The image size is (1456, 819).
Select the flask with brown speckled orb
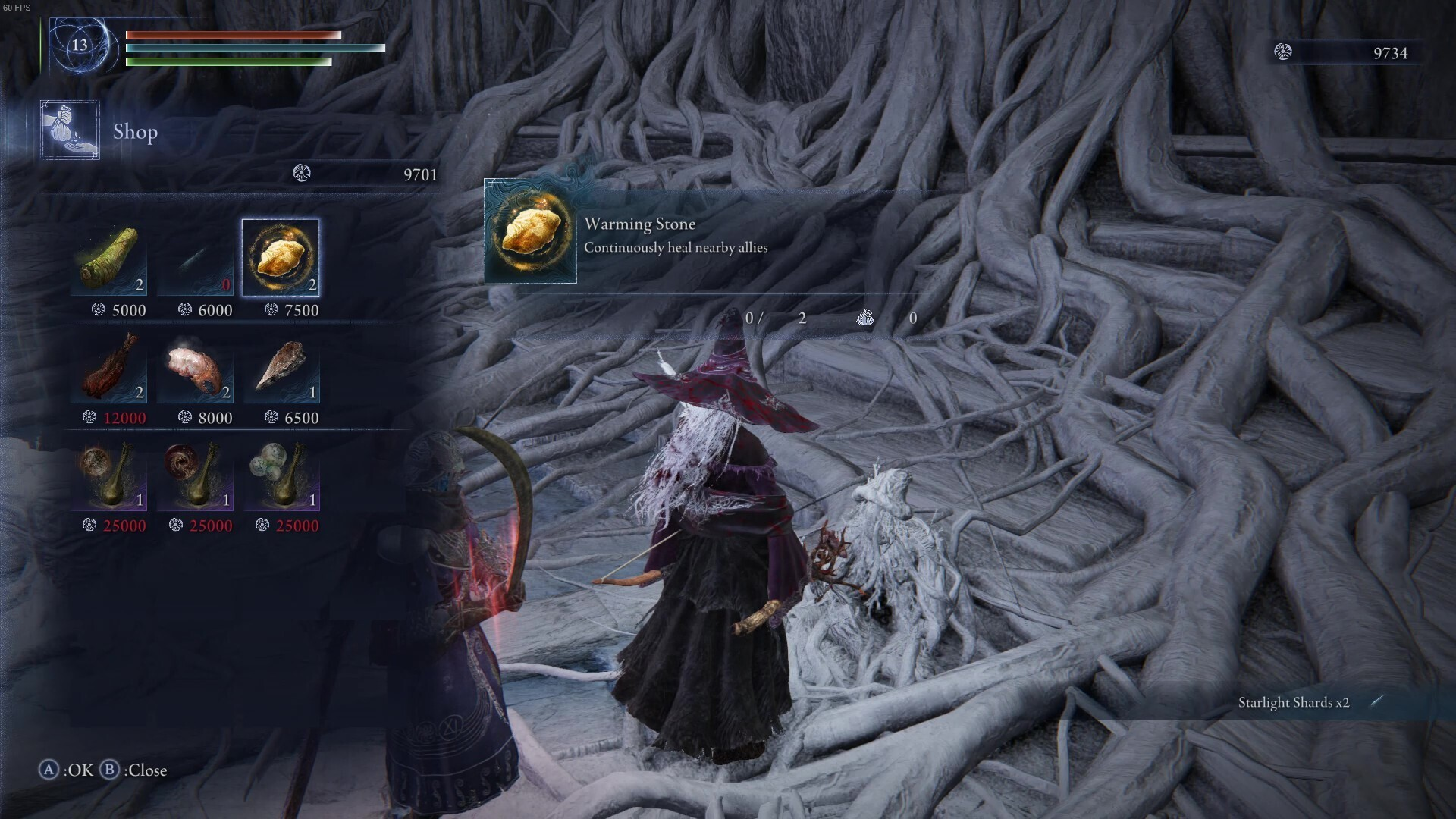[x=109, y=474]
